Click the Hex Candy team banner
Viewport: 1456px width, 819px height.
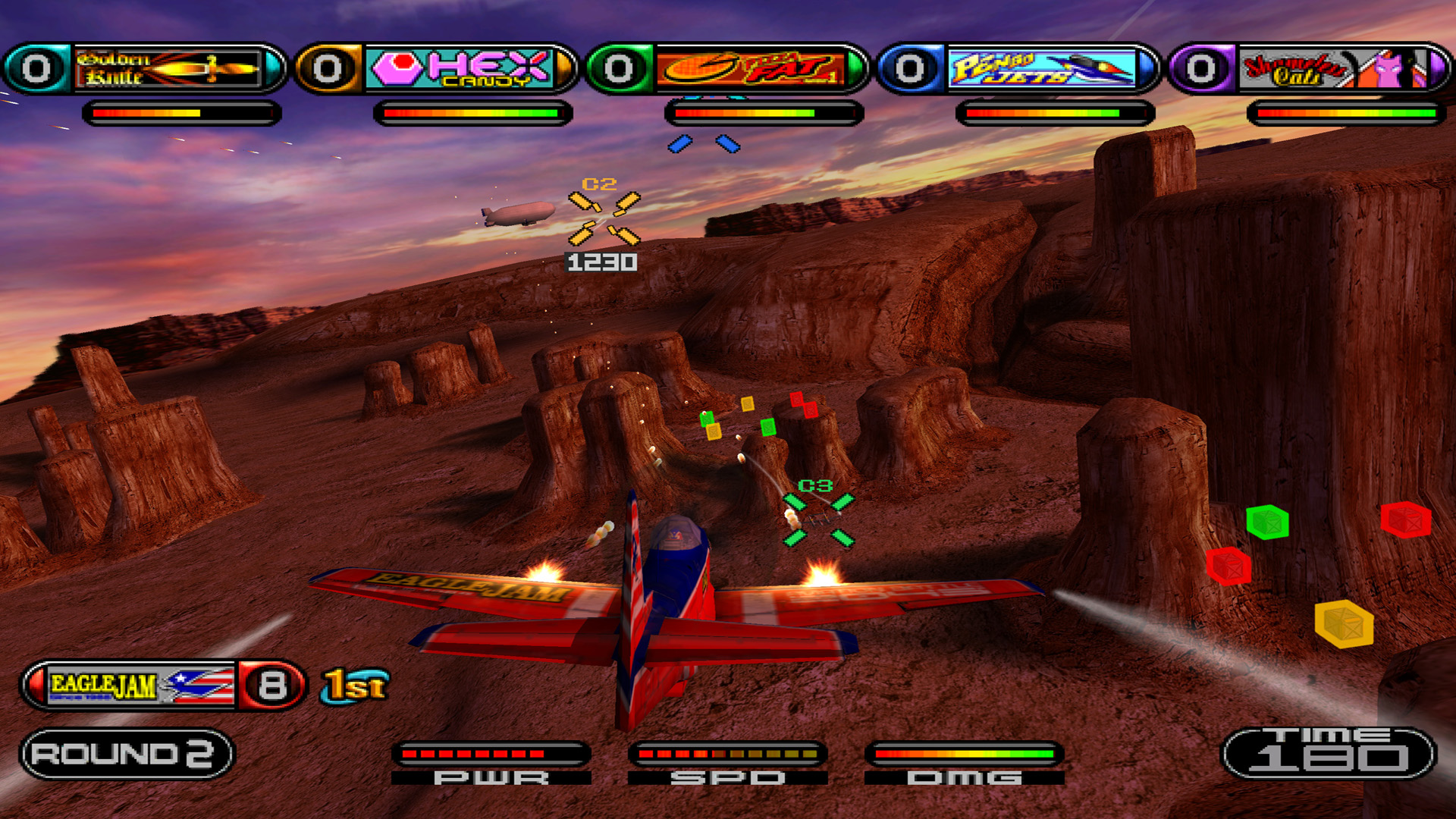[x=460, y=69]
